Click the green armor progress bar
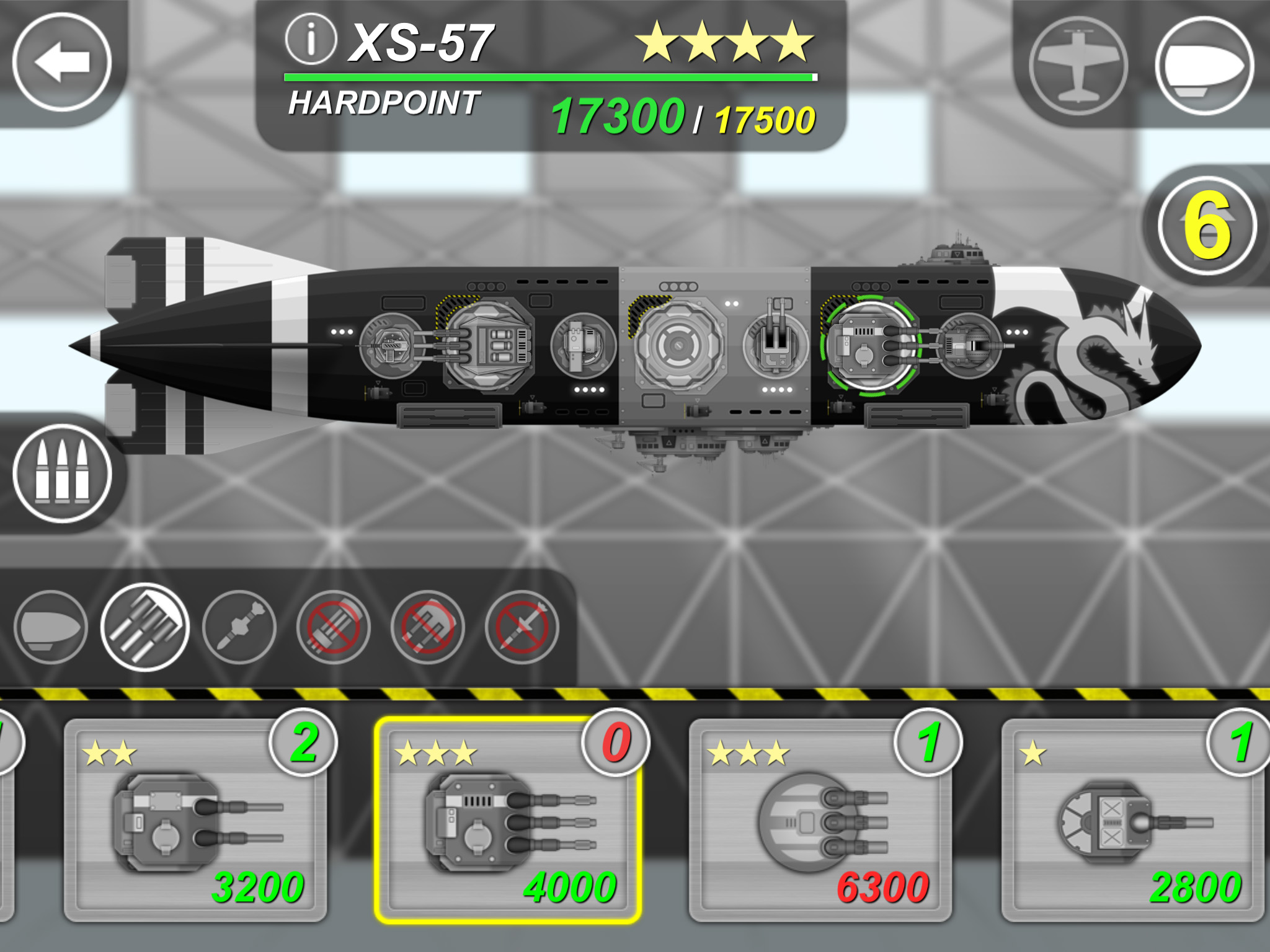This screenshot has width=1270, height=952. tap(551, 78)
